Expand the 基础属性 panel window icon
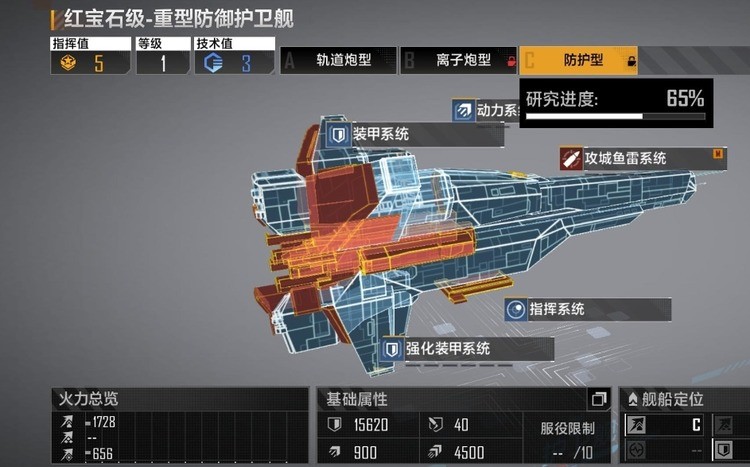Screen dimensions: 750x467 599,399
